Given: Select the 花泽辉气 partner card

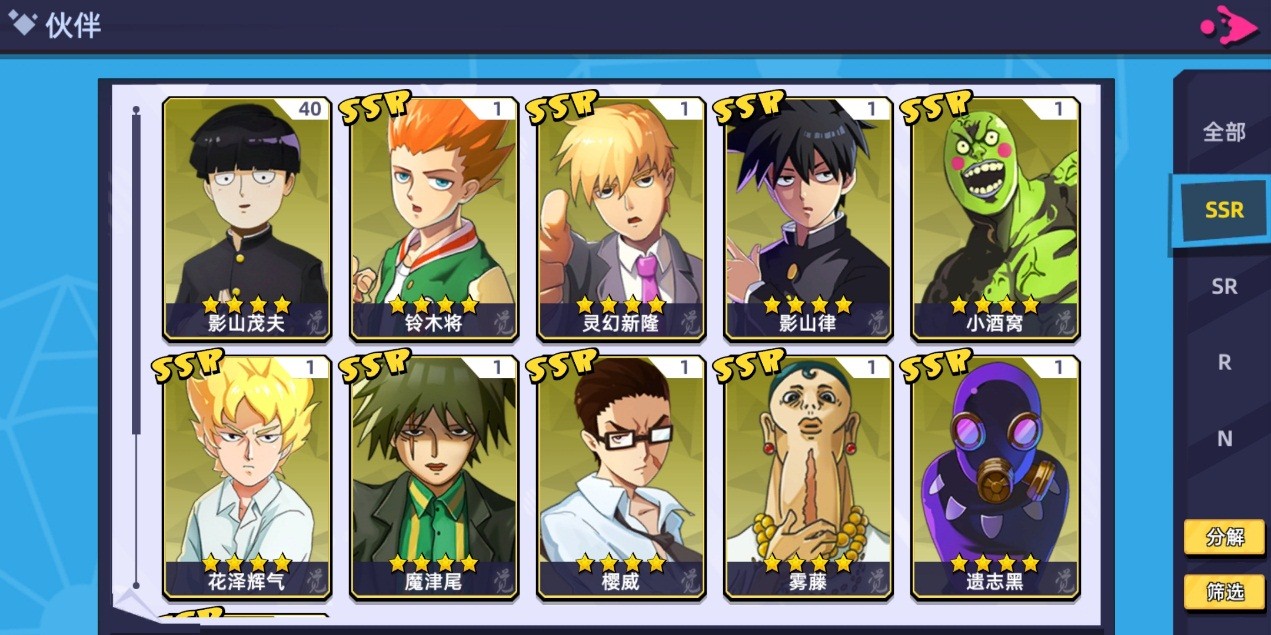Looking at the screenshot, I should [x=247, y=477].
